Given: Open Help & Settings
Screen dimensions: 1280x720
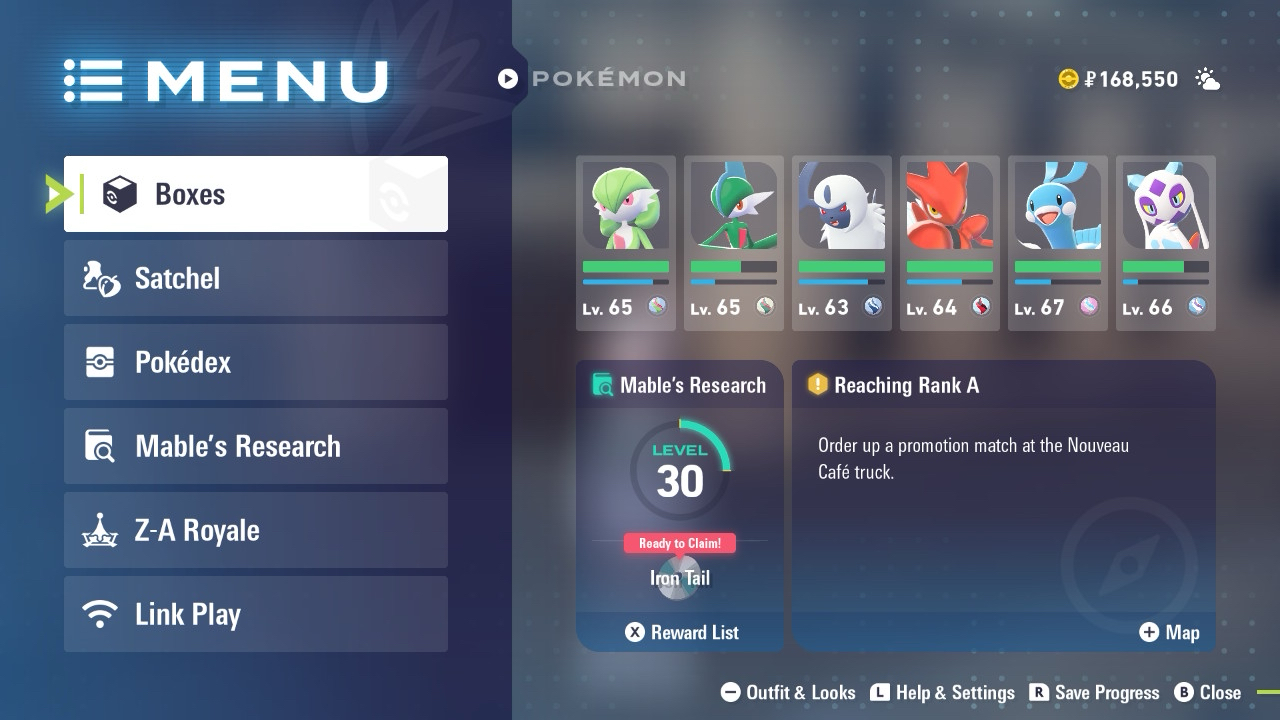Looking at the screenshot, I should (x=942, y=692).
